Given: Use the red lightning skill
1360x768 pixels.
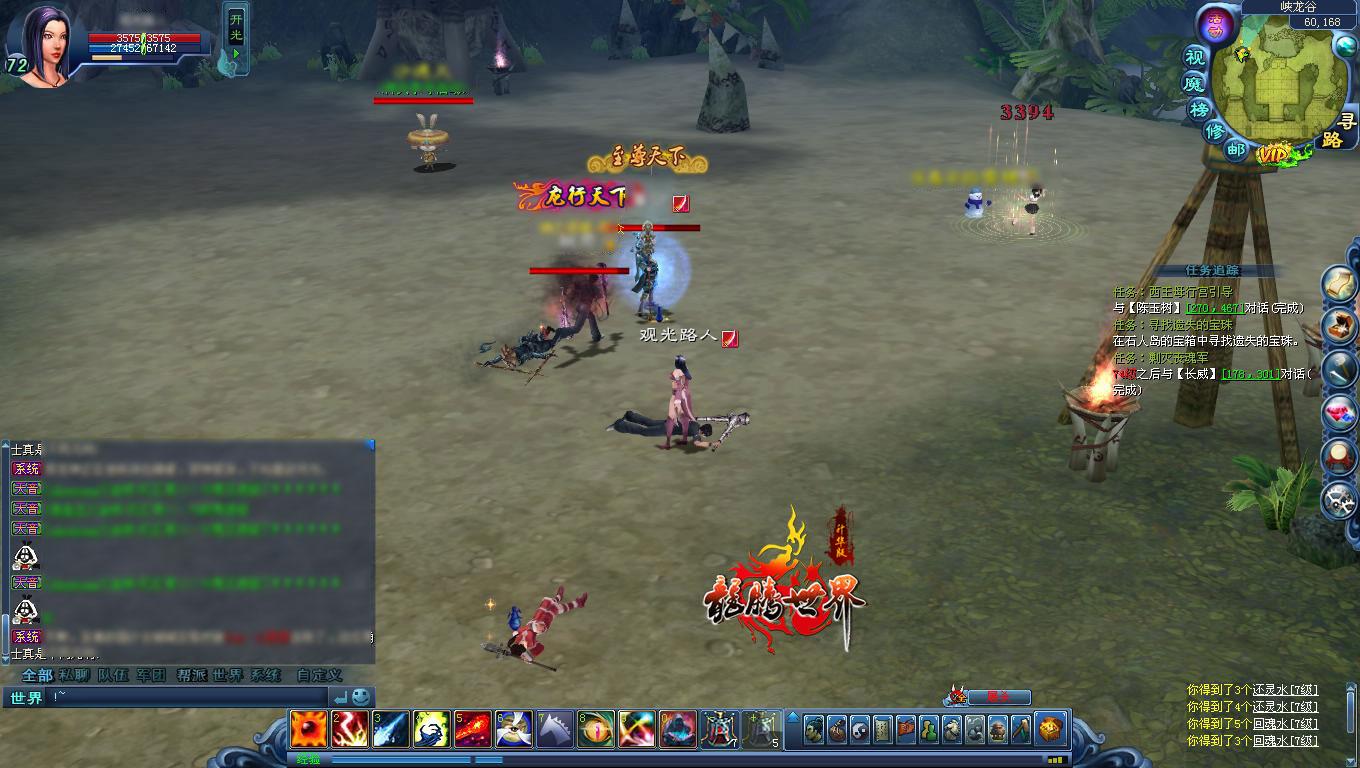Looking at the screenshot, I should (x=349, y=729).
